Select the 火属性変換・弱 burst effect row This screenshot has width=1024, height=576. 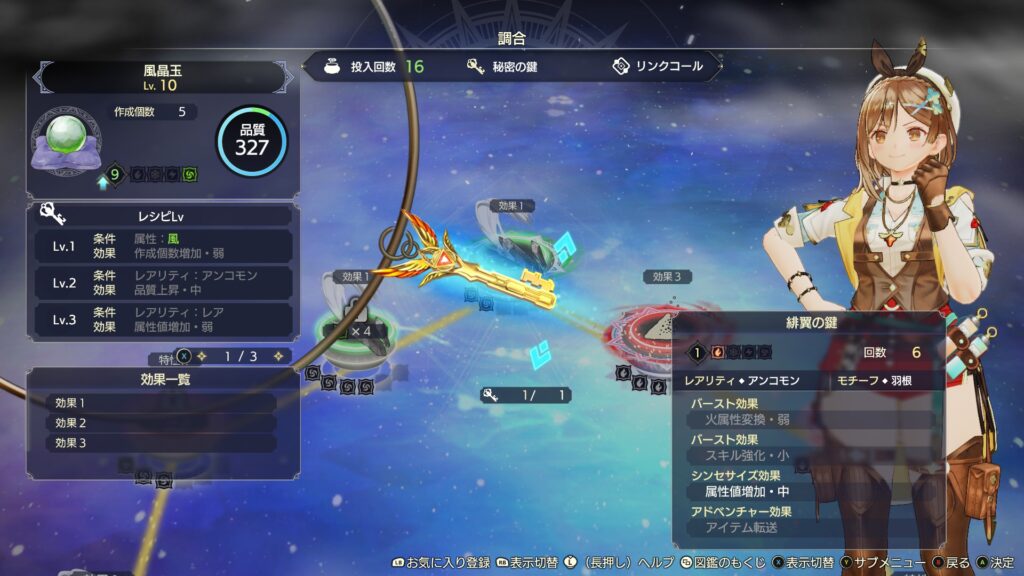tap(810, 419)
